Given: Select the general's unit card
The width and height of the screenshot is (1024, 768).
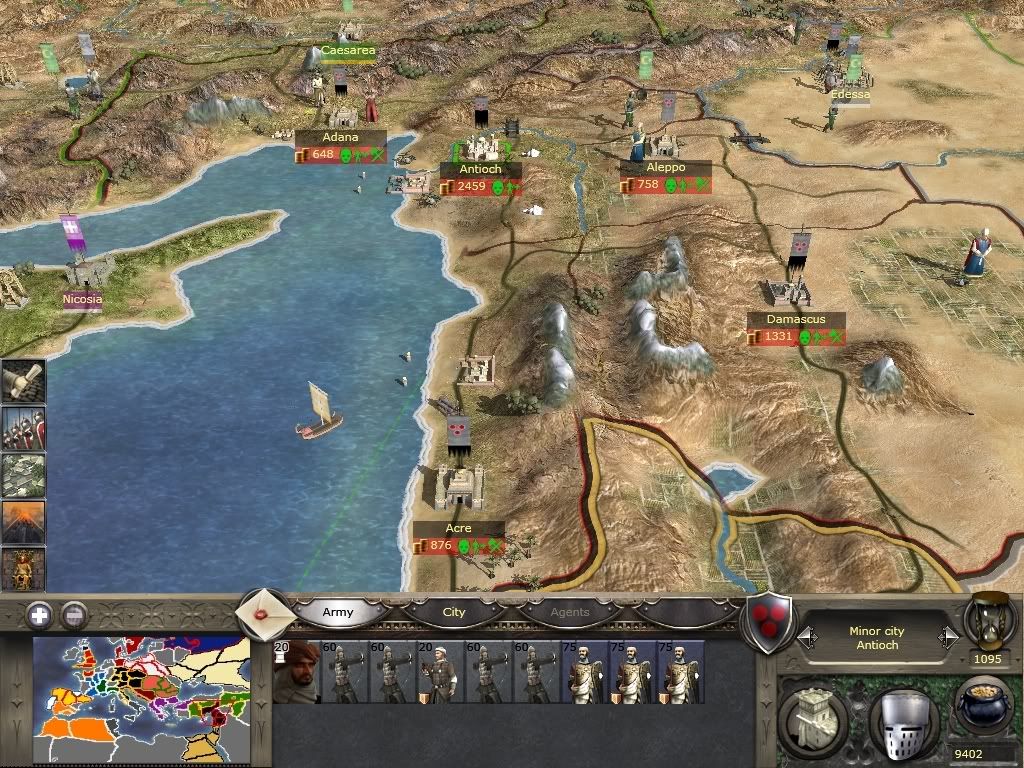Looking at the screenshot, I should tap(296, 672).
